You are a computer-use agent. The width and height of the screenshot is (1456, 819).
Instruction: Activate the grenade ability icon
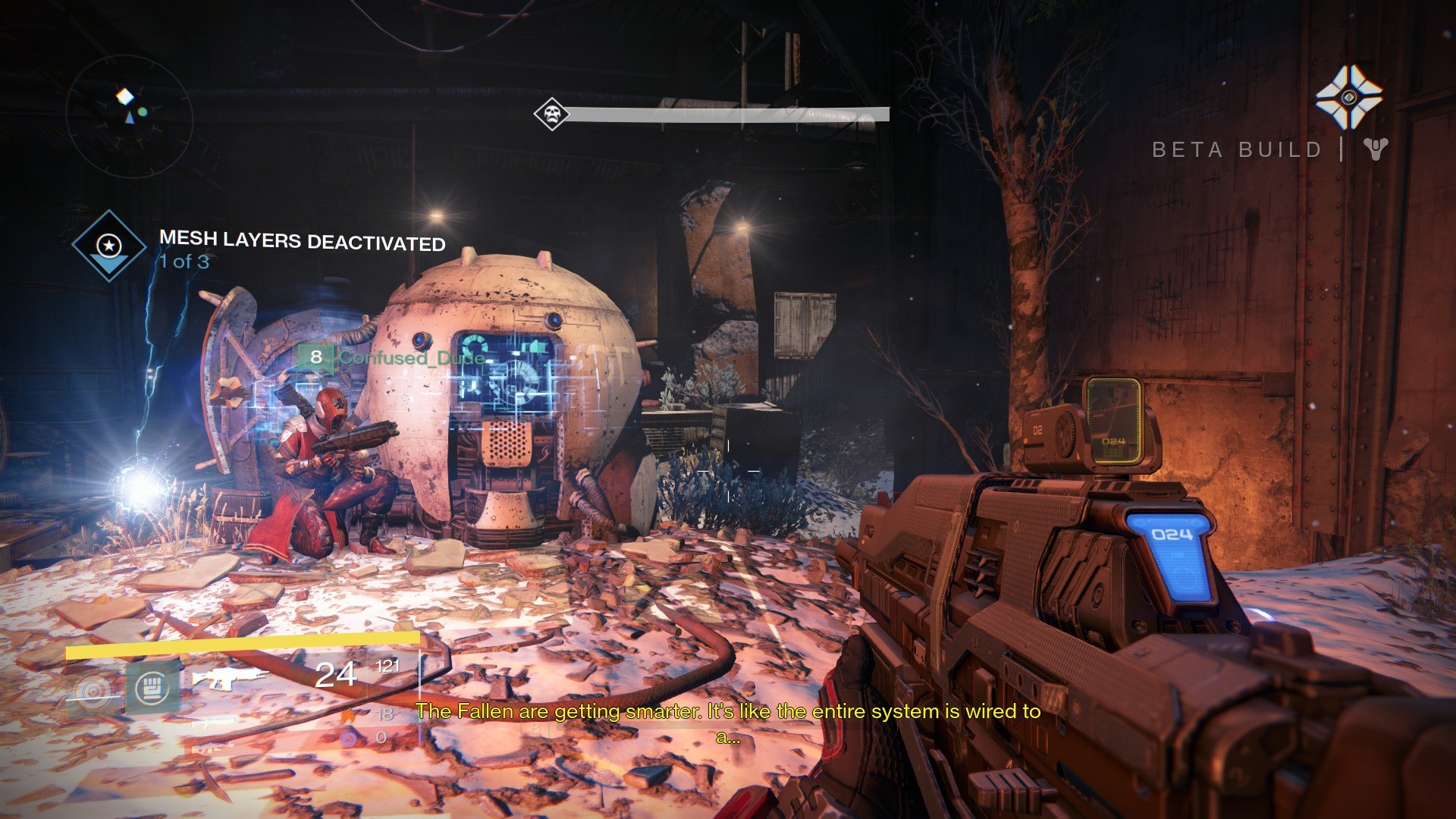pyautogui.click(x=93, y=691)
